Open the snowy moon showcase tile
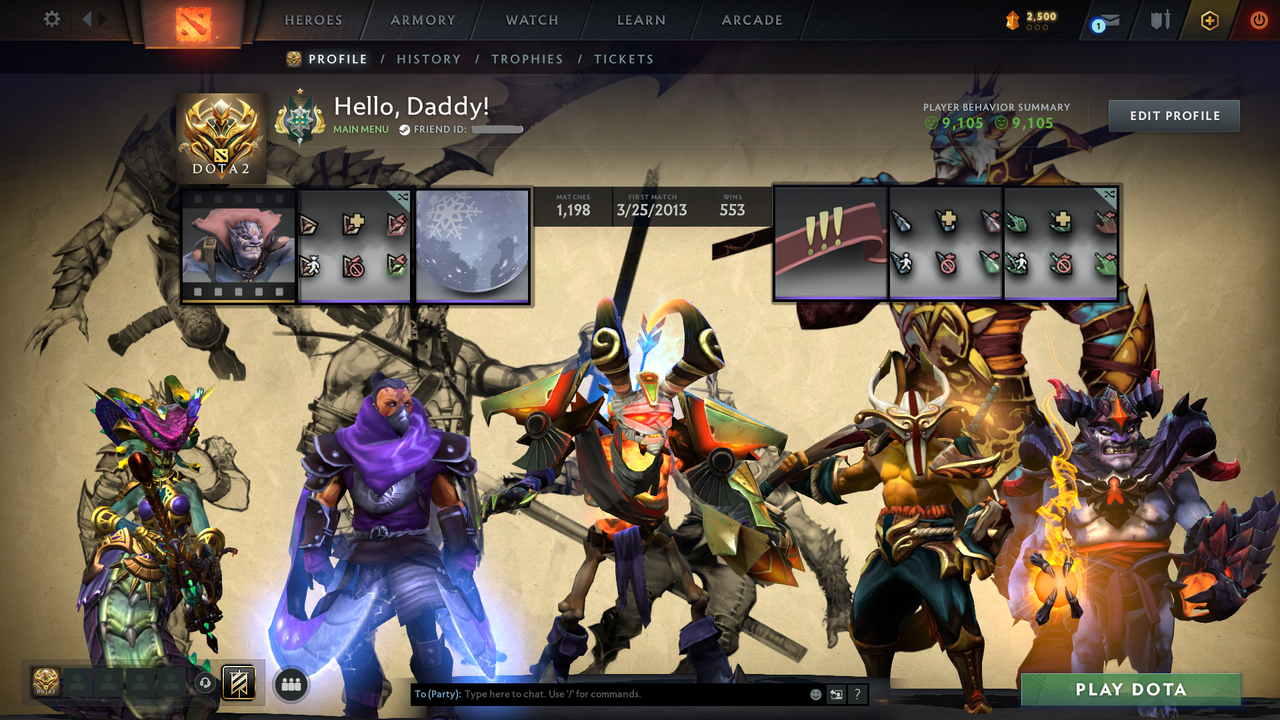Viewport: 1280px width, 720px height. click(472, 245)
